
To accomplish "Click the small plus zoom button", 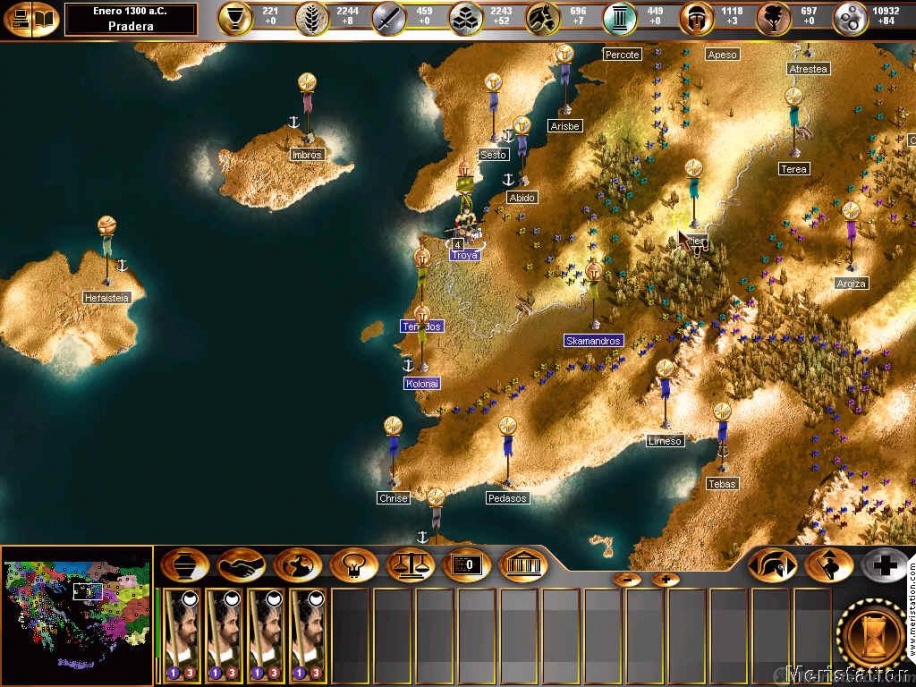I will pos(665,579).
